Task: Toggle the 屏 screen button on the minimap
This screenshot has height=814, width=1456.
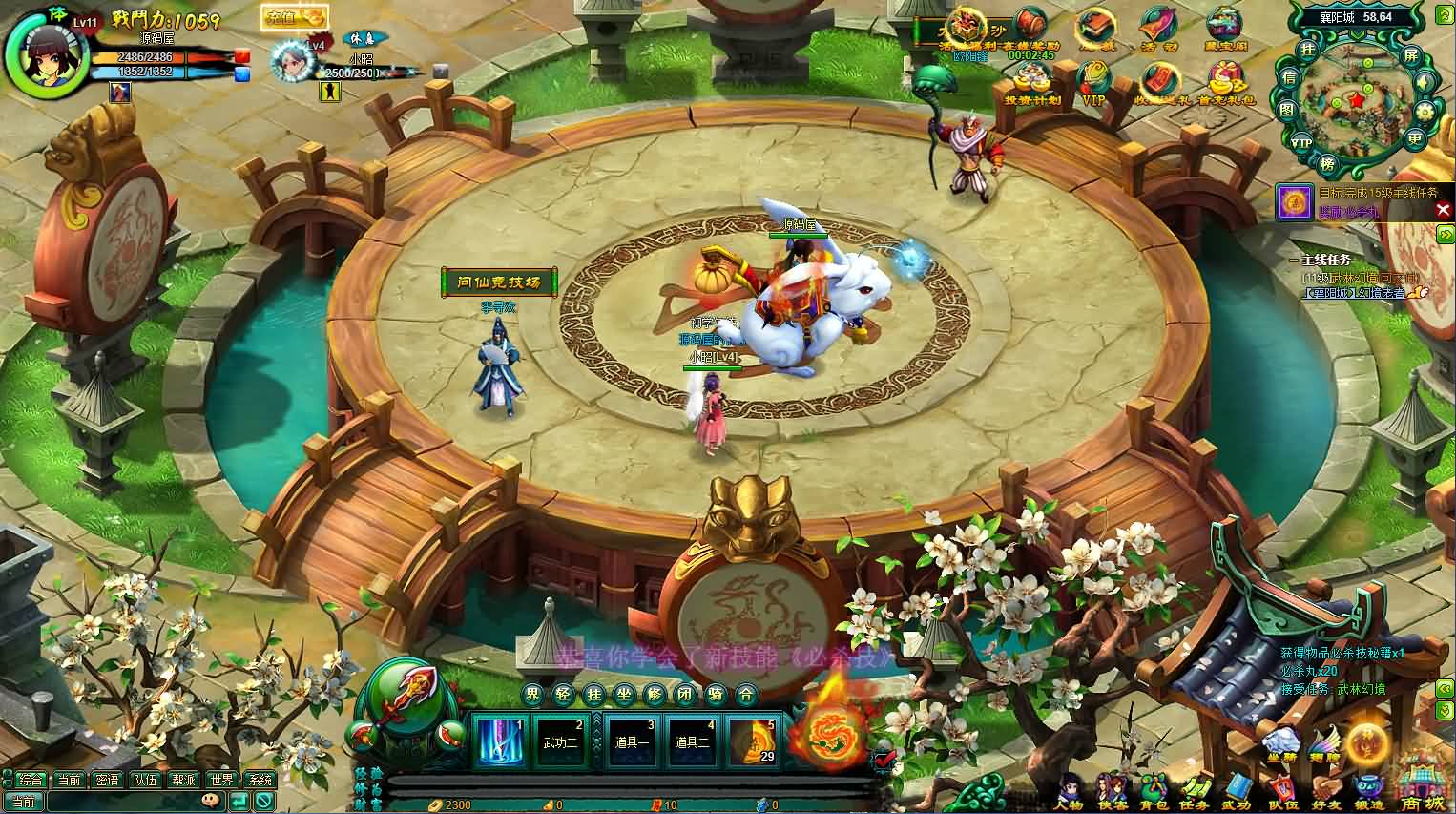Action: [x=1410, y=55]
